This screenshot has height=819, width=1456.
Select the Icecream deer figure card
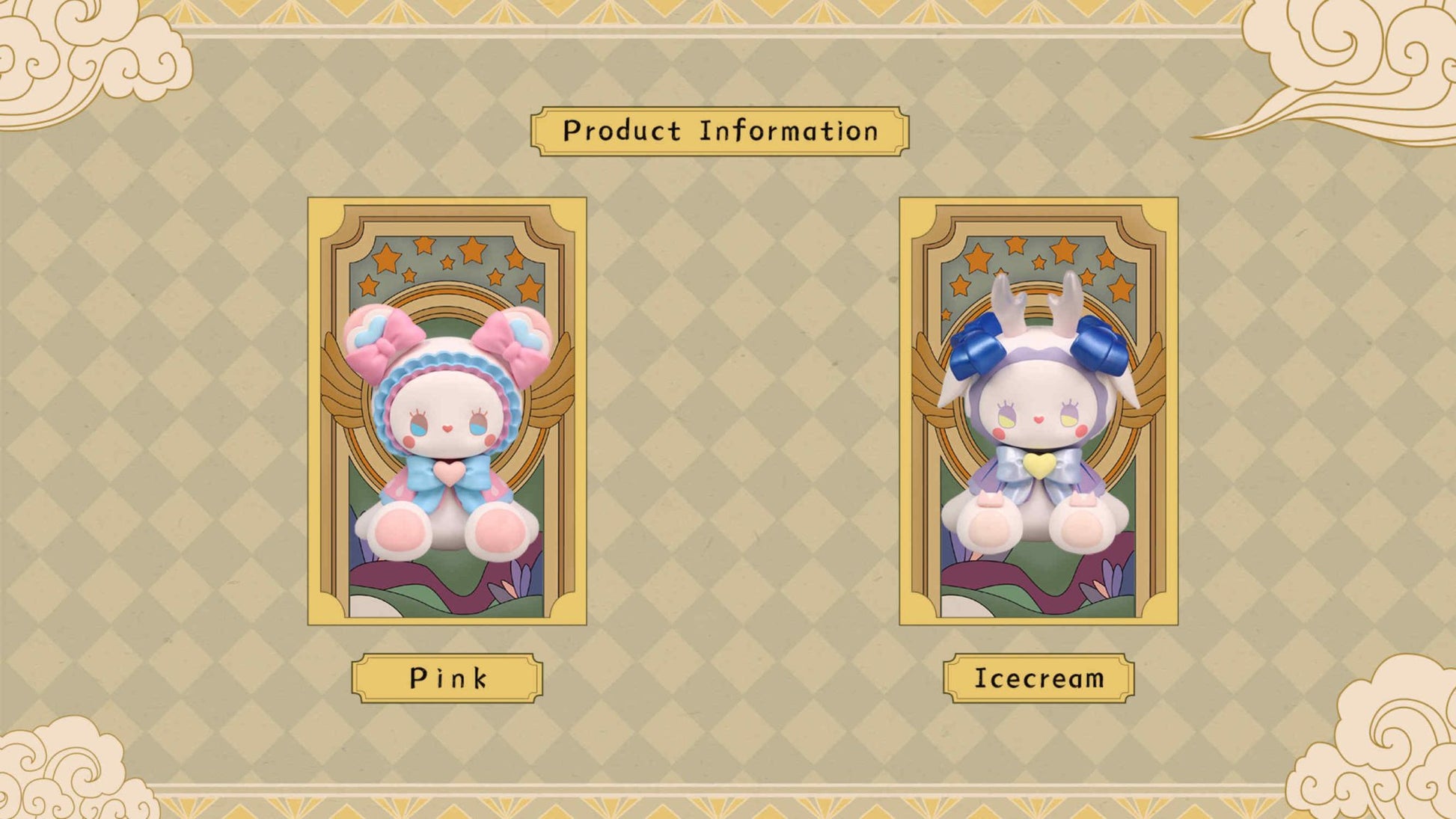[1039, 411]
